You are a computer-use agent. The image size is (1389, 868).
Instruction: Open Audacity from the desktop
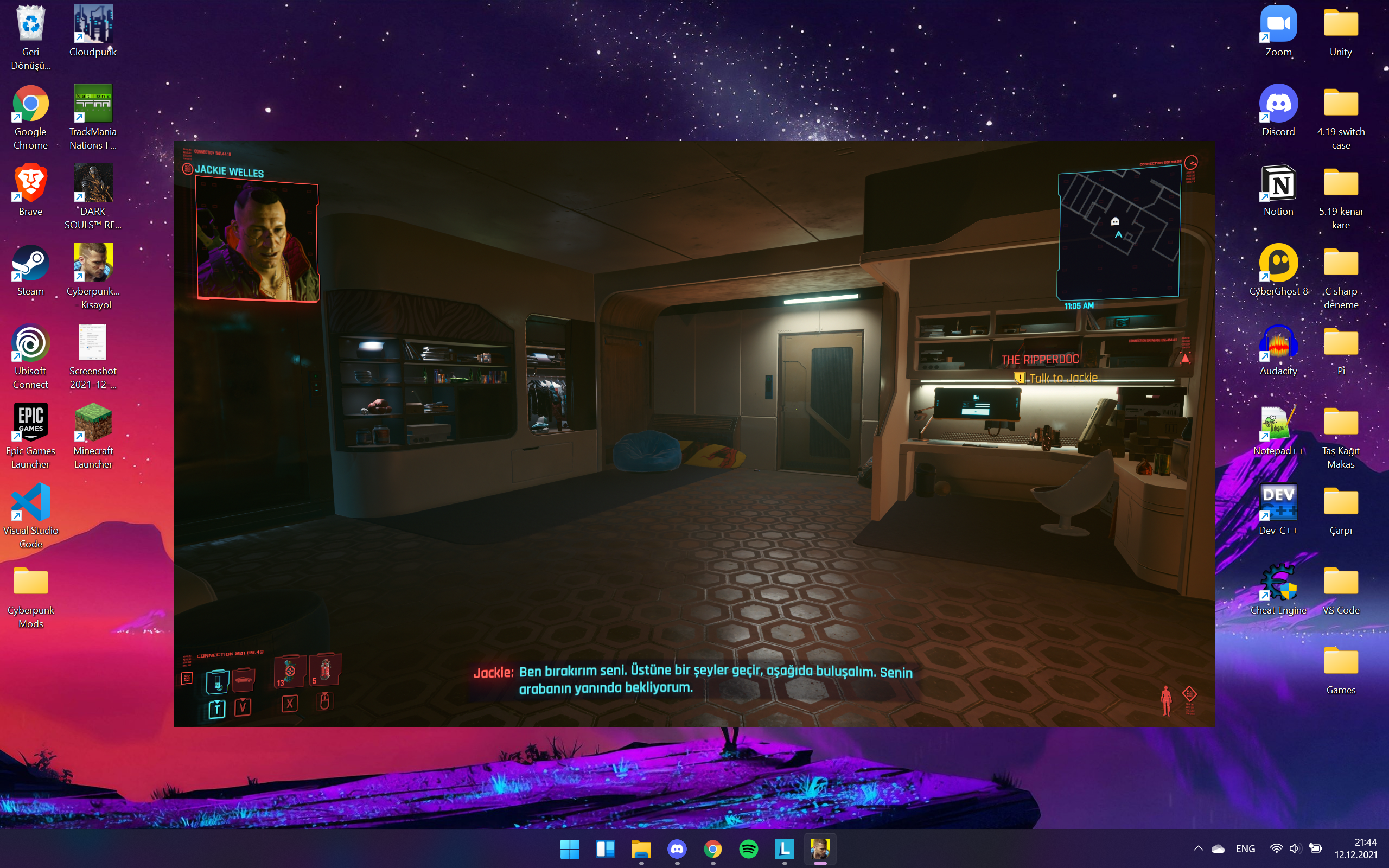(x=1279, y=347)
